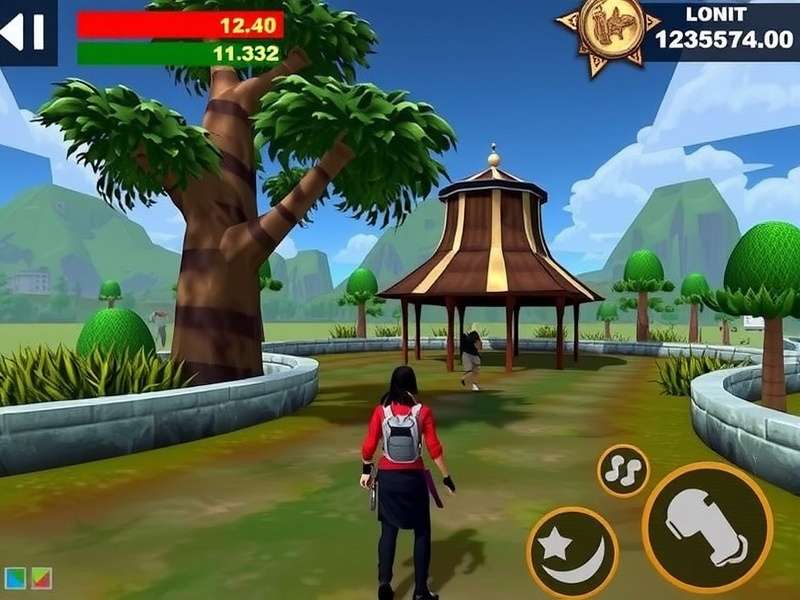Screen dimensions: 800x600
Task: Tap the pause button
Action: (x=25, y=32)
